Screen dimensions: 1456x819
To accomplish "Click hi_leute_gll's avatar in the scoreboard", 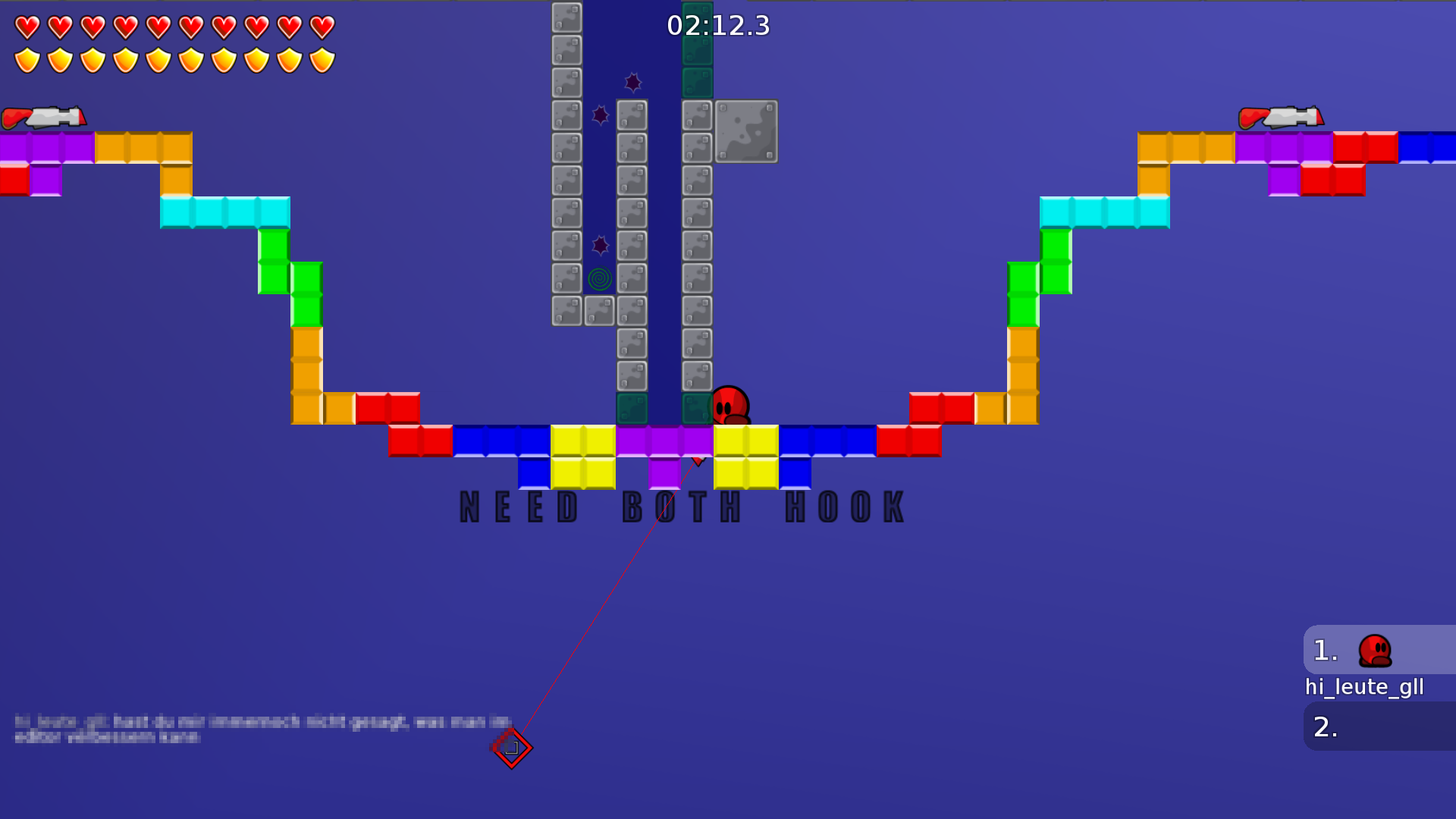I will pyautogui.click(x=1376, y=650).
